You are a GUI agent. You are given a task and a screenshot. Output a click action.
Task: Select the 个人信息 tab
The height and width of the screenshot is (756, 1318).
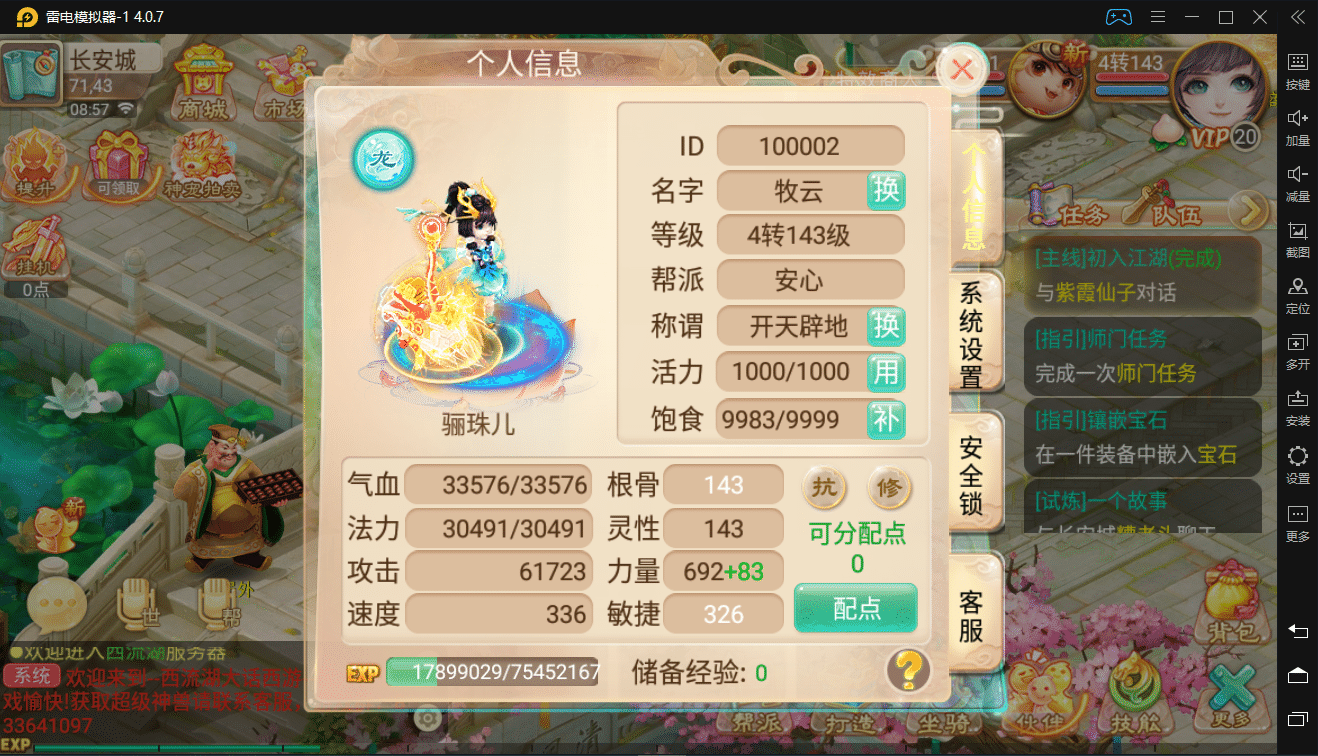point(973,195)
